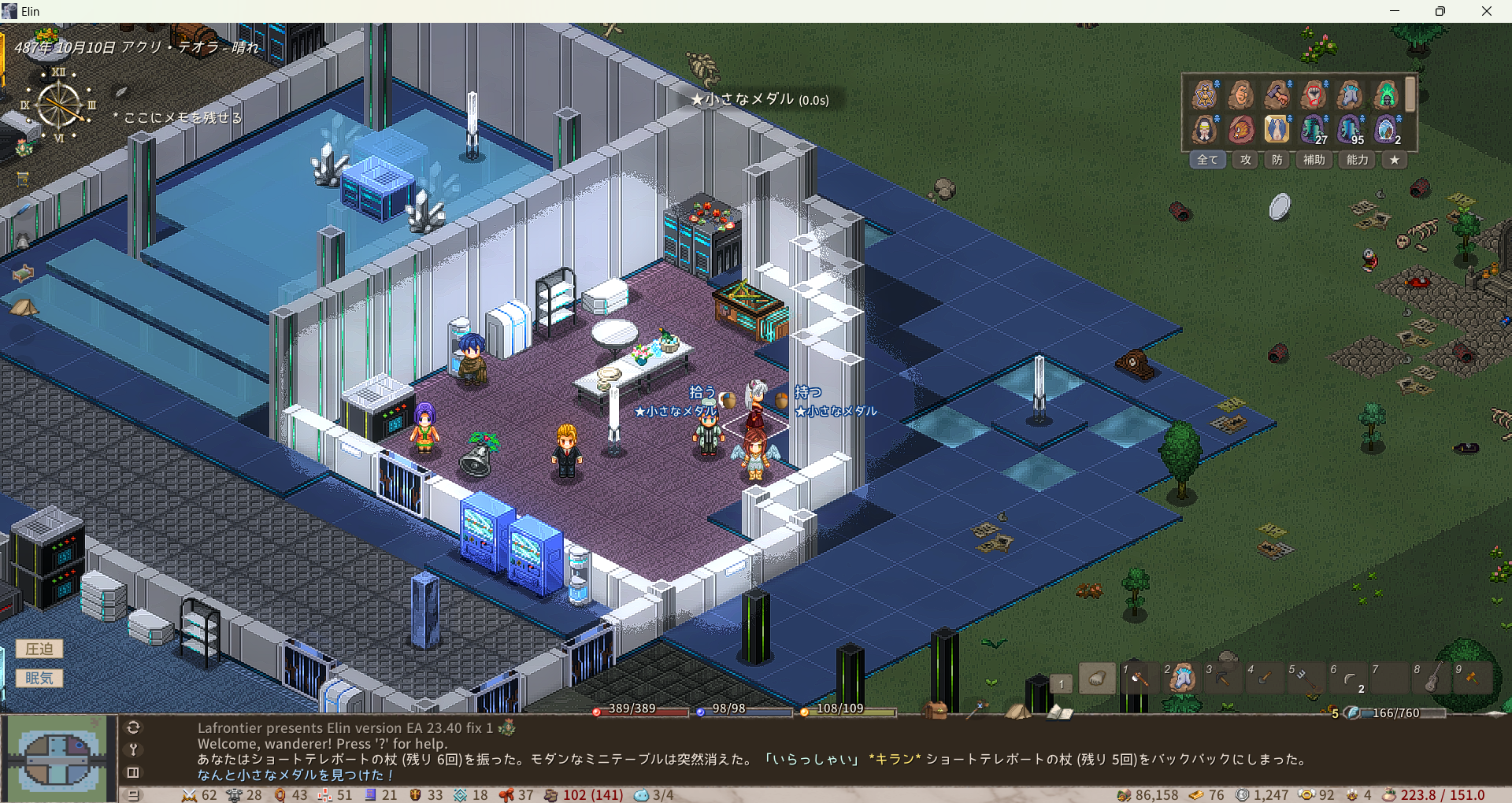Select the 攻 attack ability tab
Image resolution: width=1512 pixels, height=803 pixels.
click(1246, 160)
